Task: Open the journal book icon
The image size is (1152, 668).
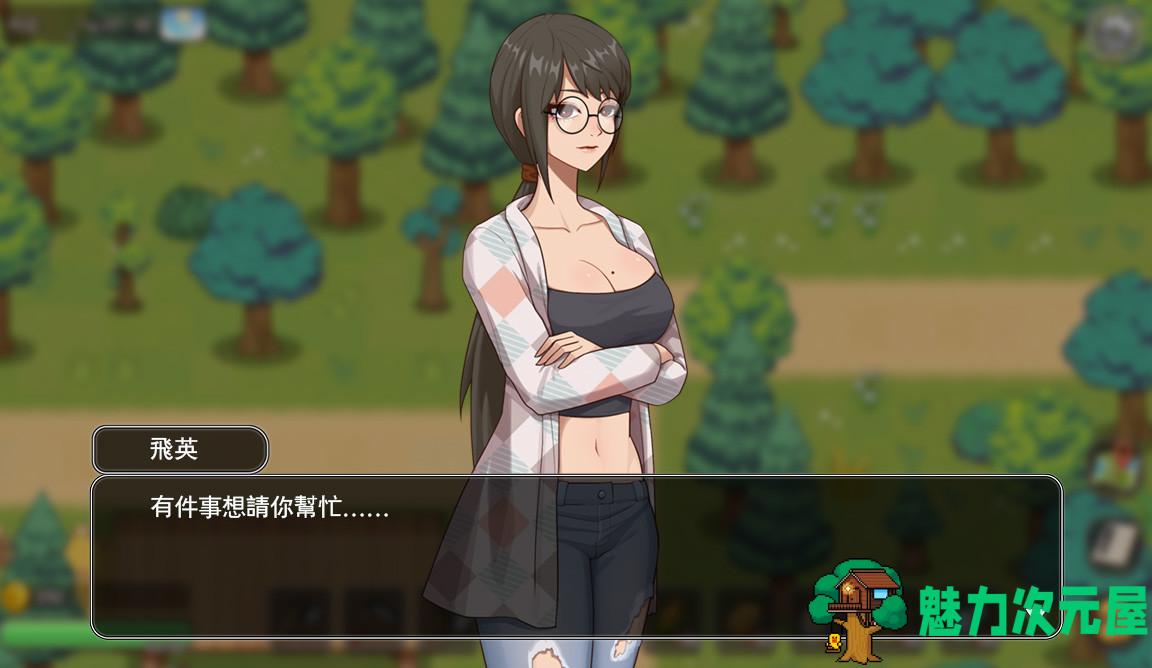Action: pos(1116,546)
